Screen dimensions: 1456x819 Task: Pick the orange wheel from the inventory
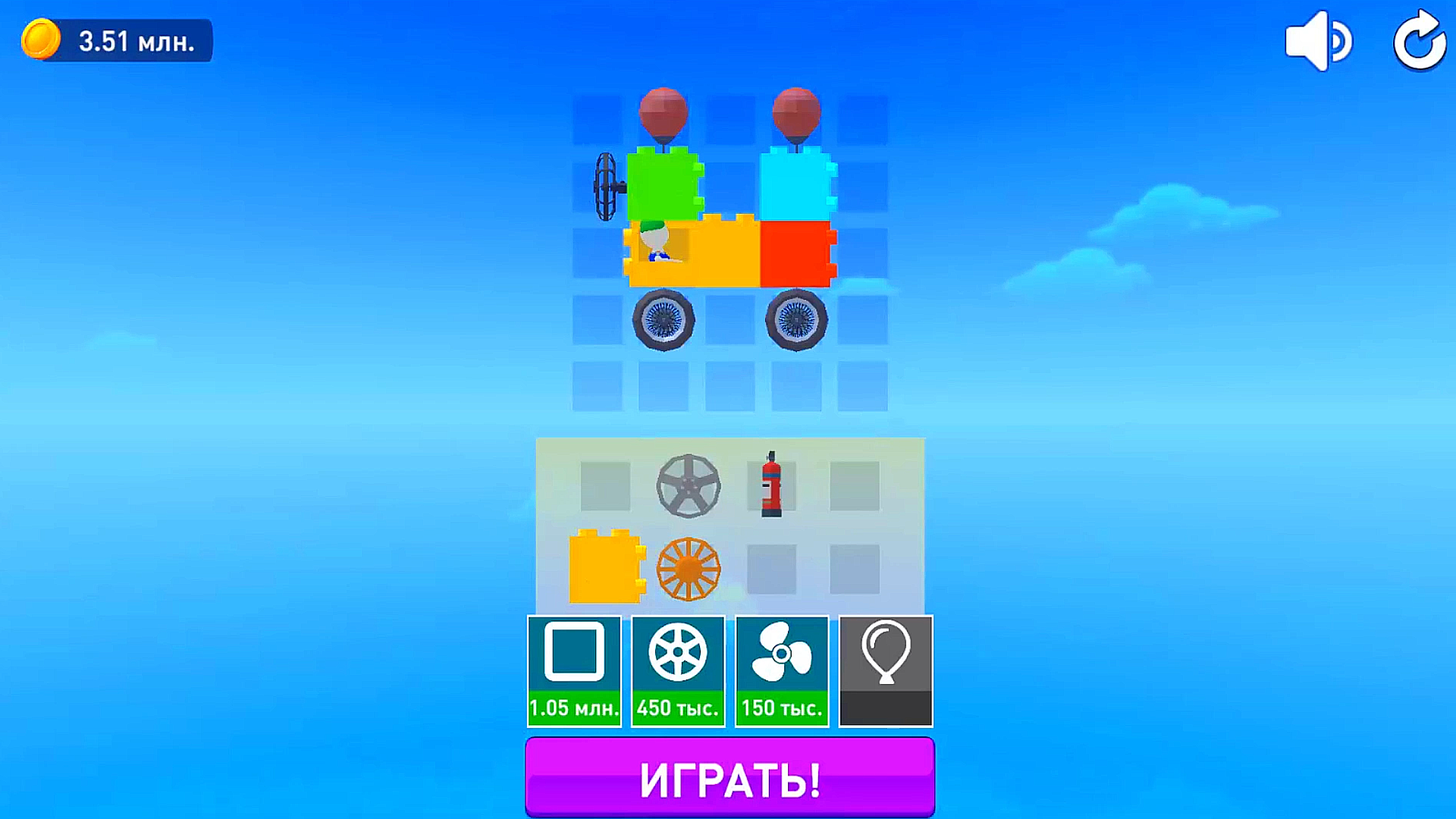pyautogui.click(x=689, y=570)
